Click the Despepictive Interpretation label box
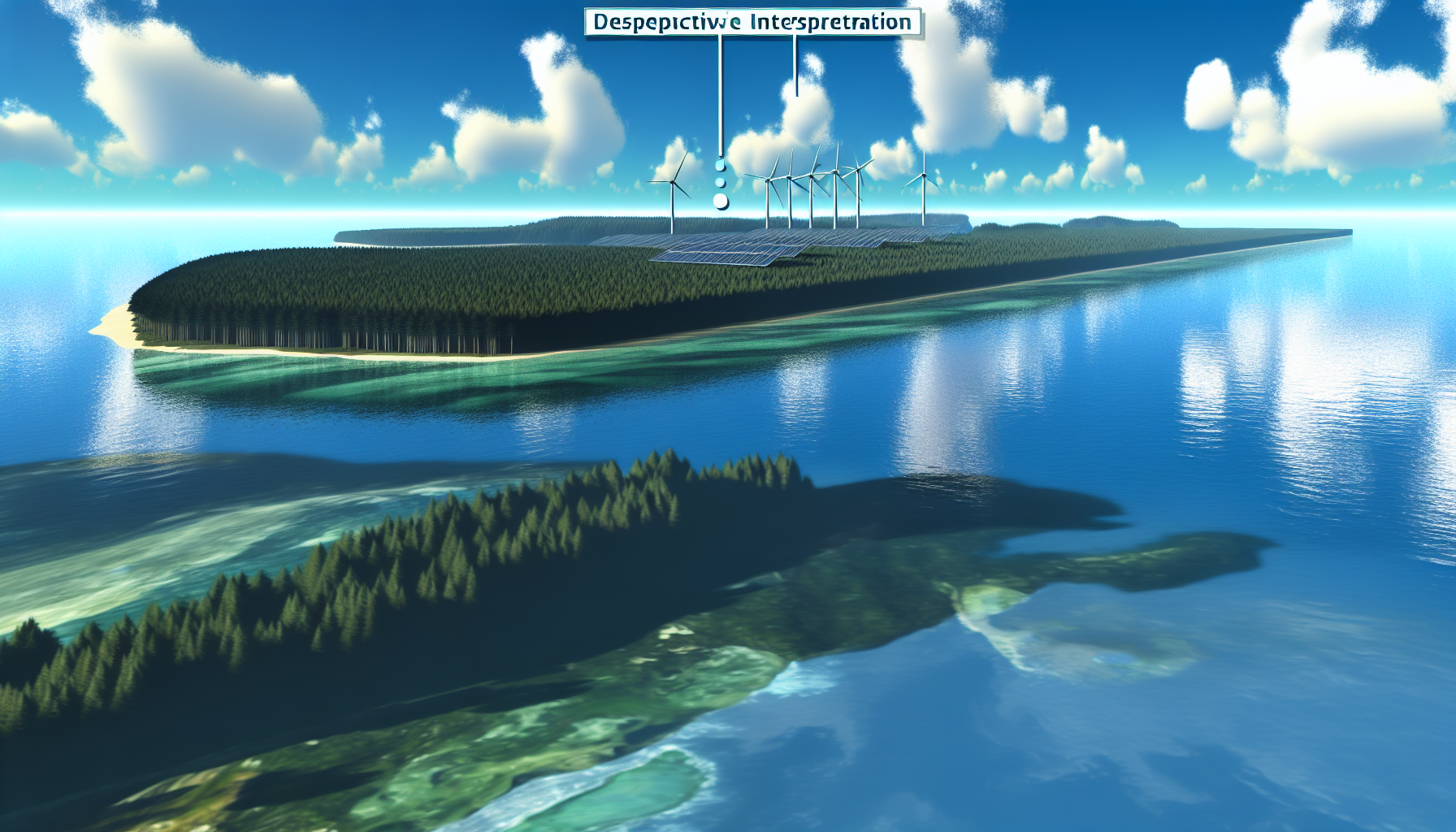 tap(752, 22)
